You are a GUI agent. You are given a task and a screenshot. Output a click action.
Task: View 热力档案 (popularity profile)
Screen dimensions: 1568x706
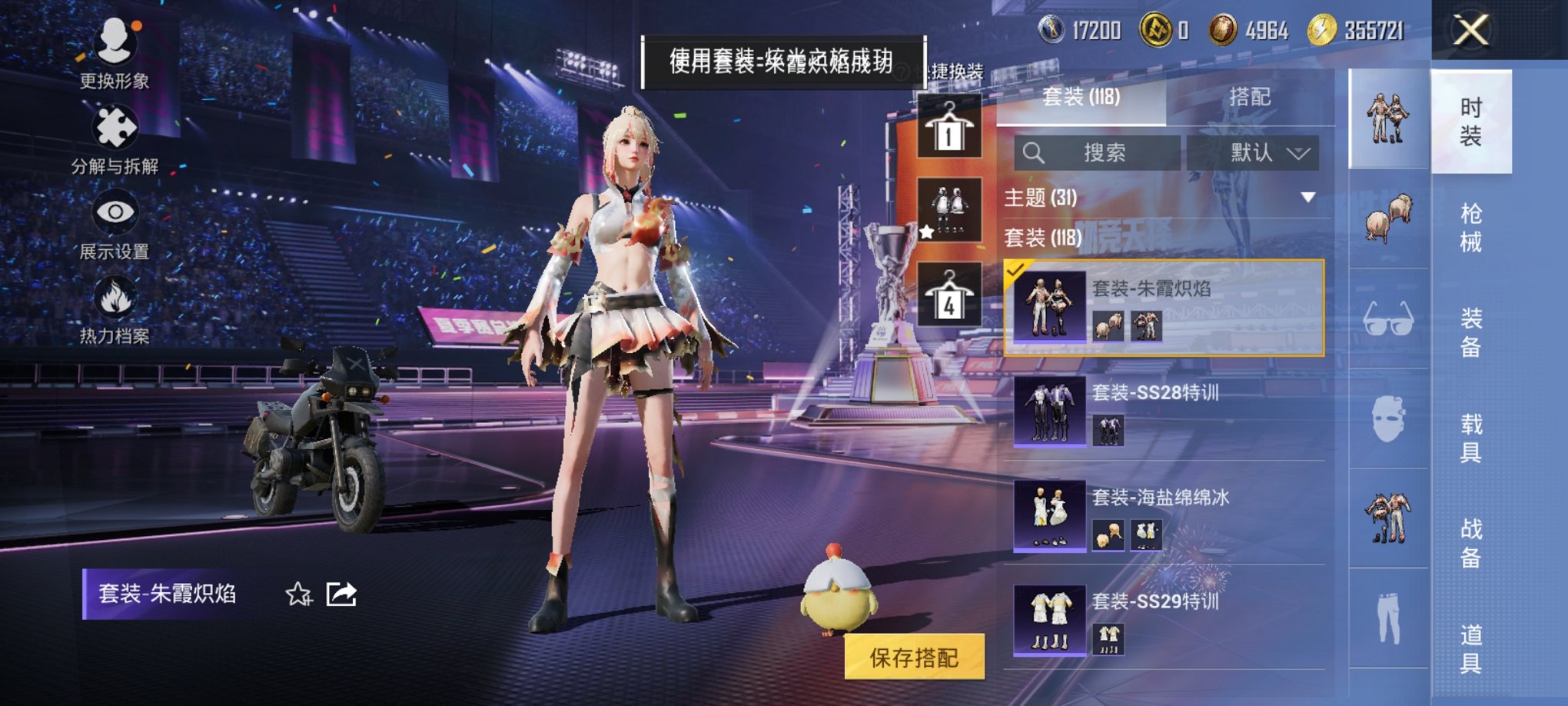click(114, 317)
